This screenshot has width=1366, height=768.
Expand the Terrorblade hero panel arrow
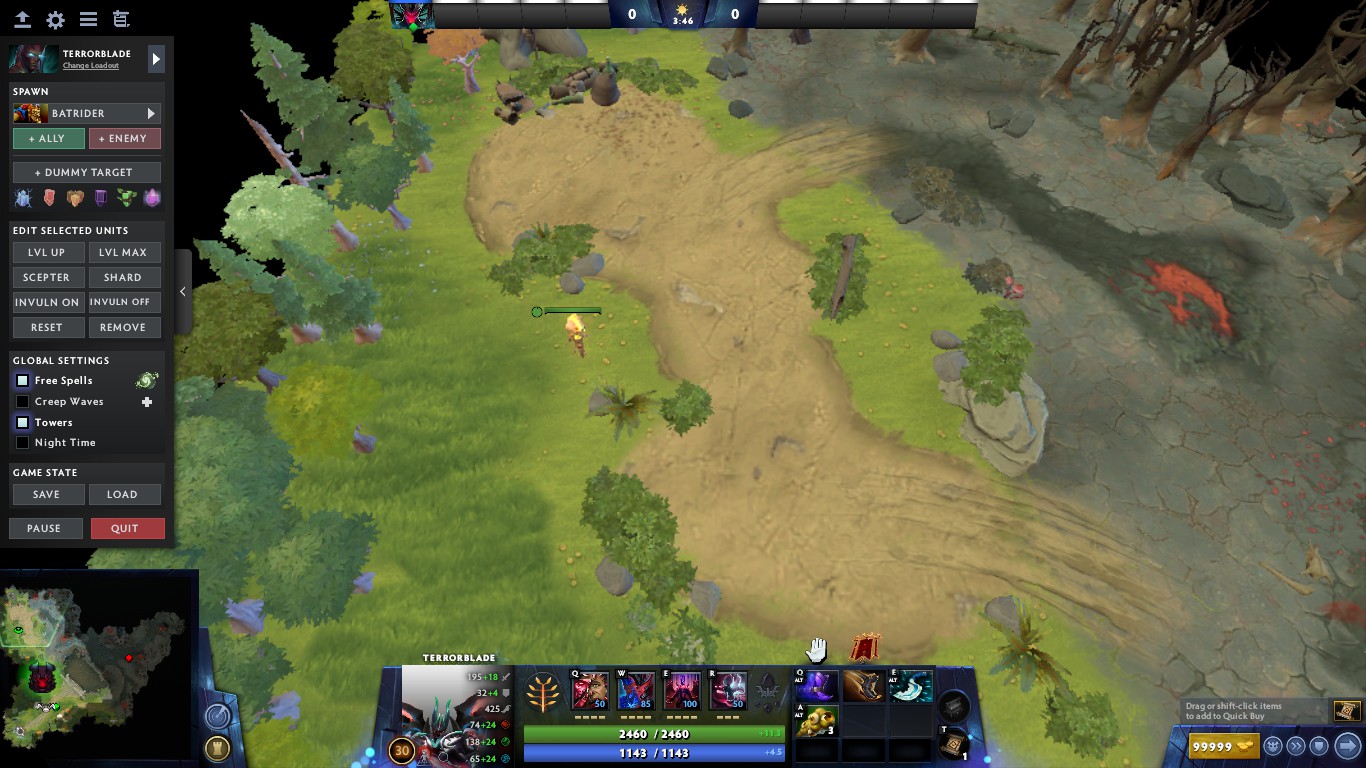[156, 58]
